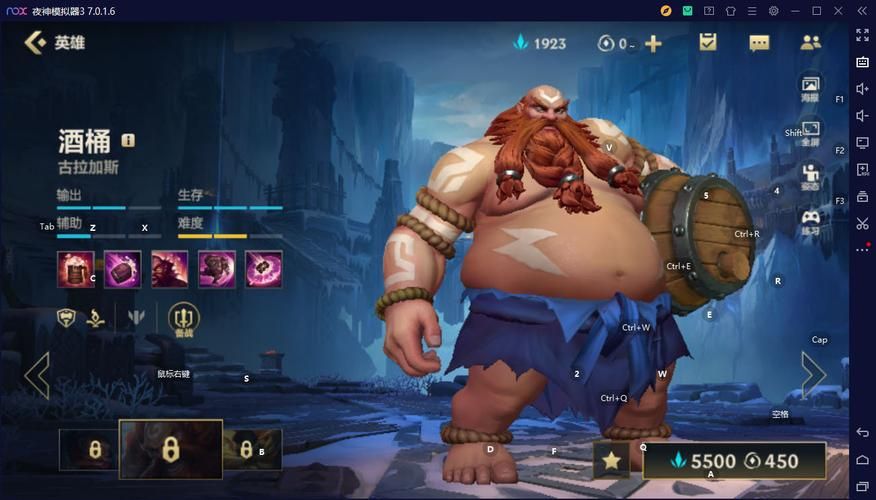
Task: Open the friends list icon
Action: 810,43
